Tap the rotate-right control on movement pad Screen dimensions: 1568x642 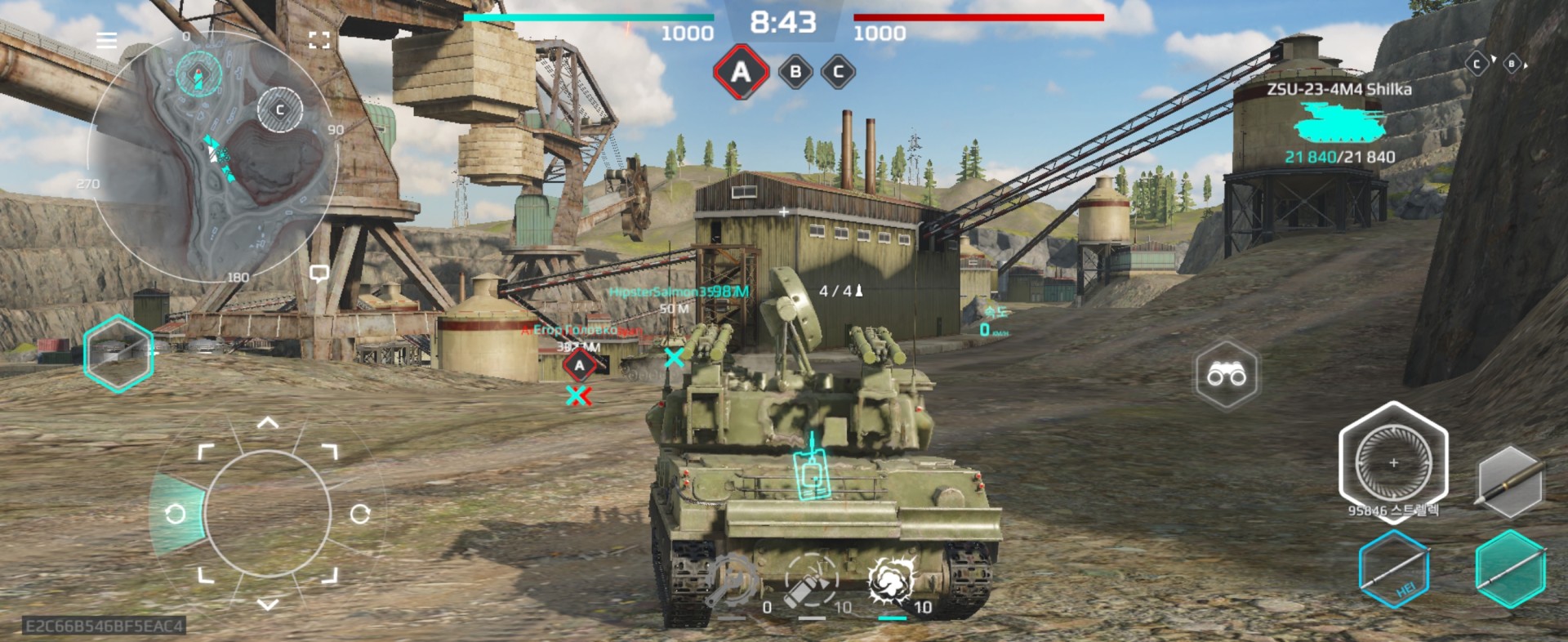point(360,514)
